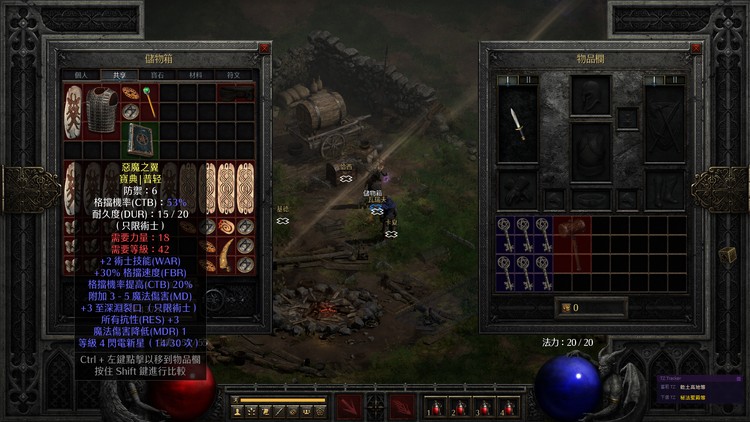The image size is (750, 422).
Task: Select the dagger in the weapon slot
Action: pyautogui.click(x=517, y=123)
